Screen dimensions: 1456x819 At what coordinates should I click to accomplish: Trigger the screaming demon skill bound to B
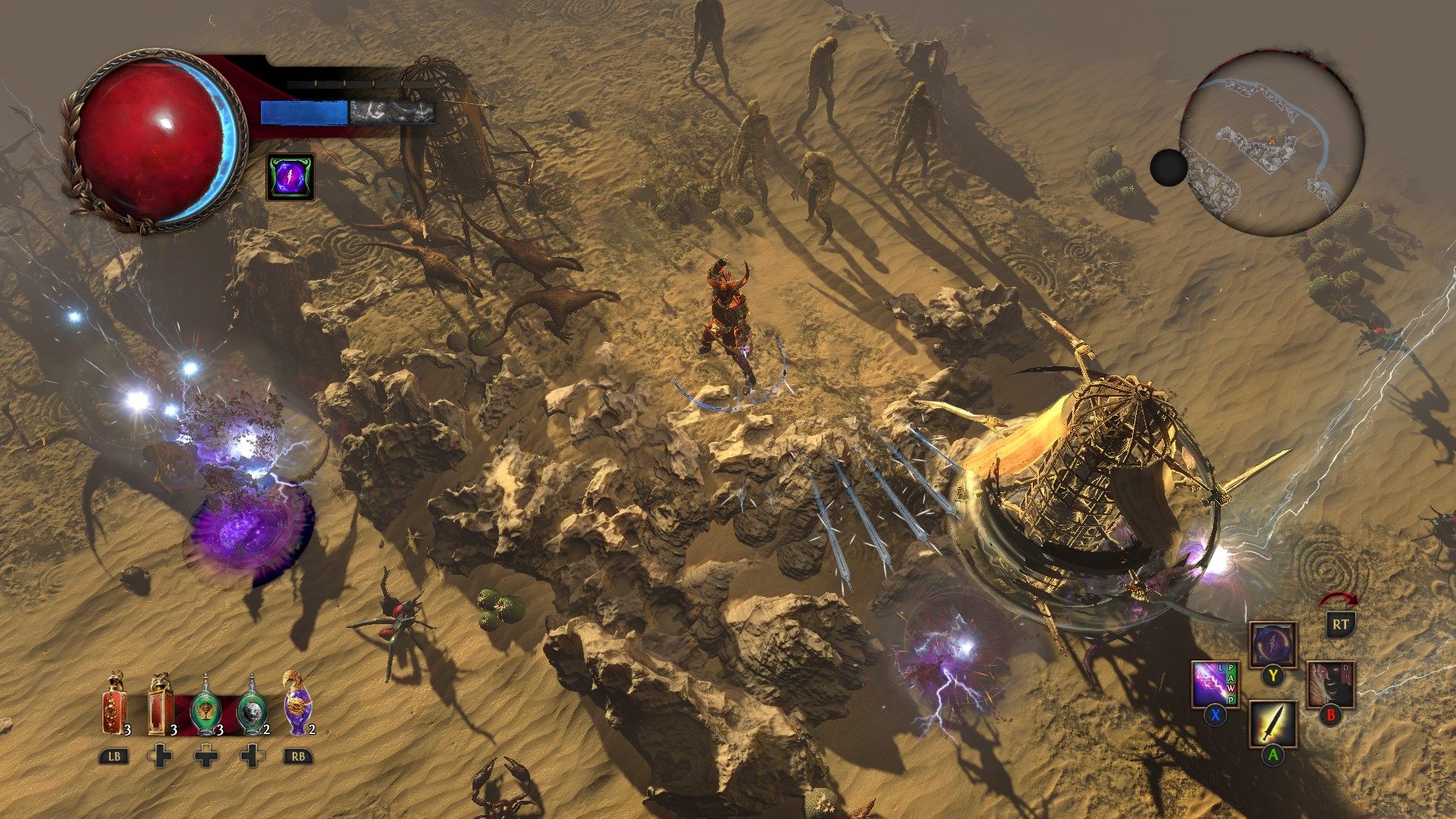coord(1331,683)
